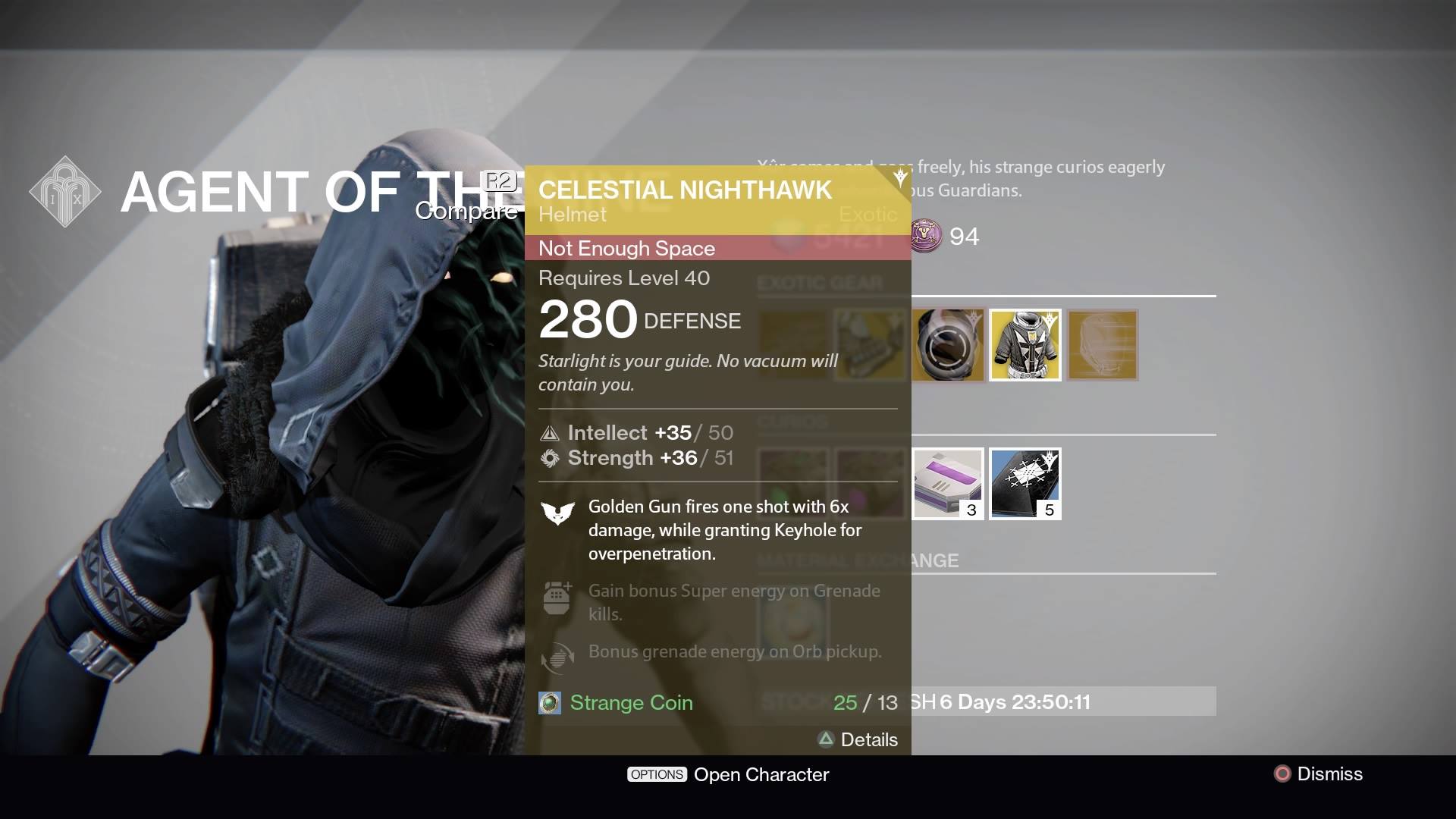The image size is (1456, 819).
Task: Click the Strange Coin cost 25/13 readout
Action: click(x=864, y=703)
